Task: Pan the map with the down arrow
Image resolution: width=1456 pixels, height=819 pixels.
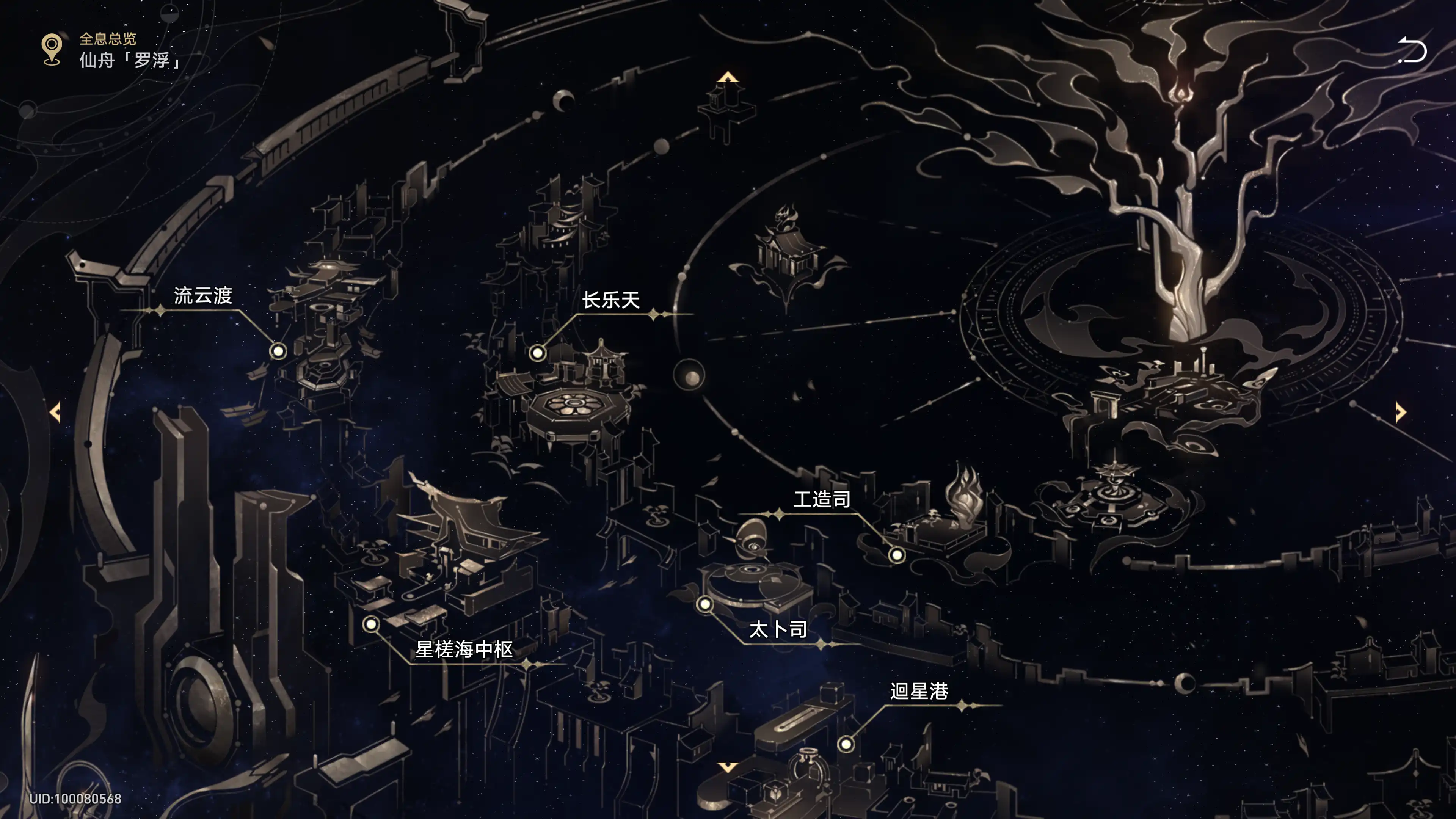Action: click(x=728, y=767)
